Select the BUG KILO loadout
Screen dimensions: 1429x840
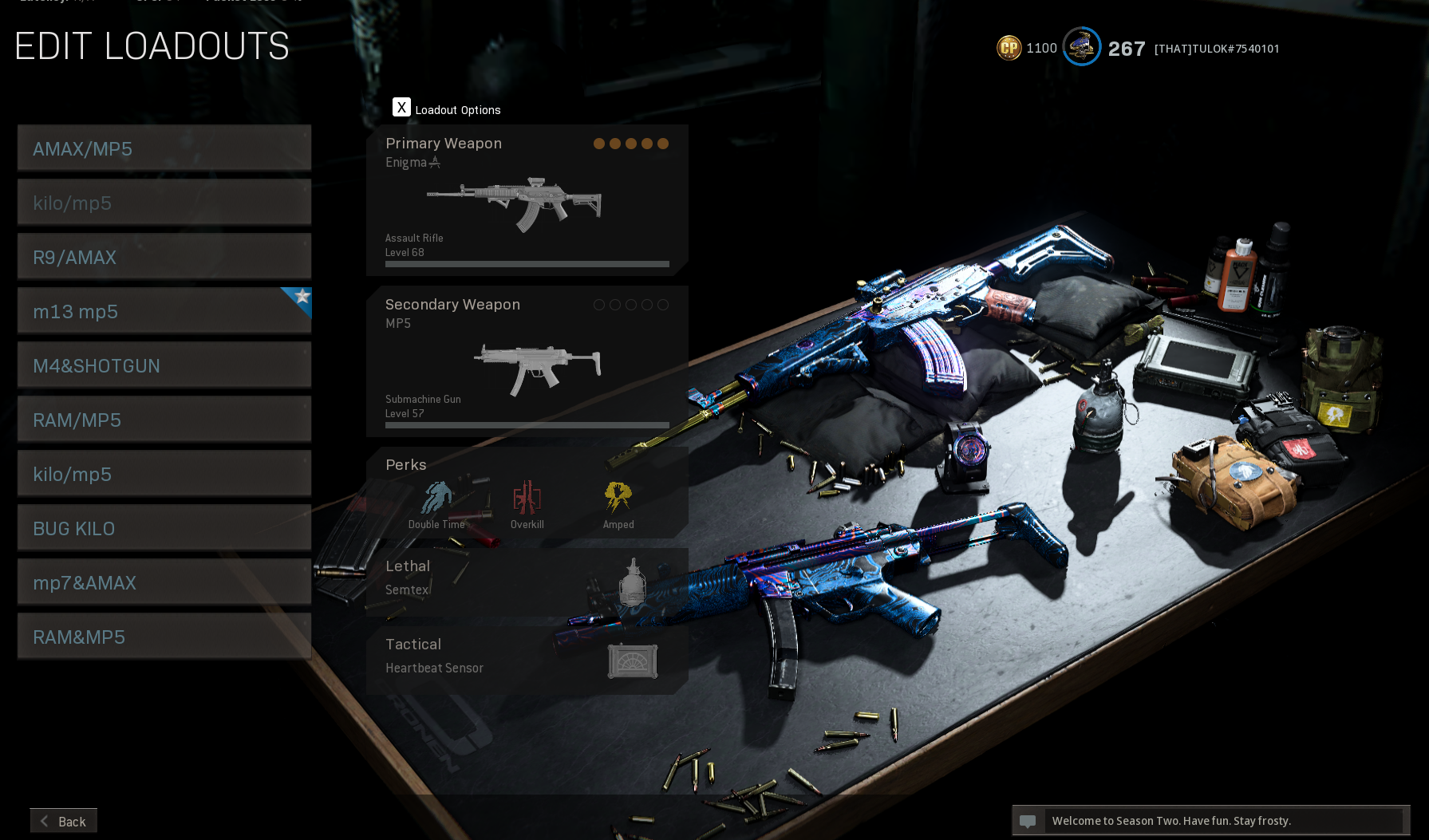tap(164, 528)
